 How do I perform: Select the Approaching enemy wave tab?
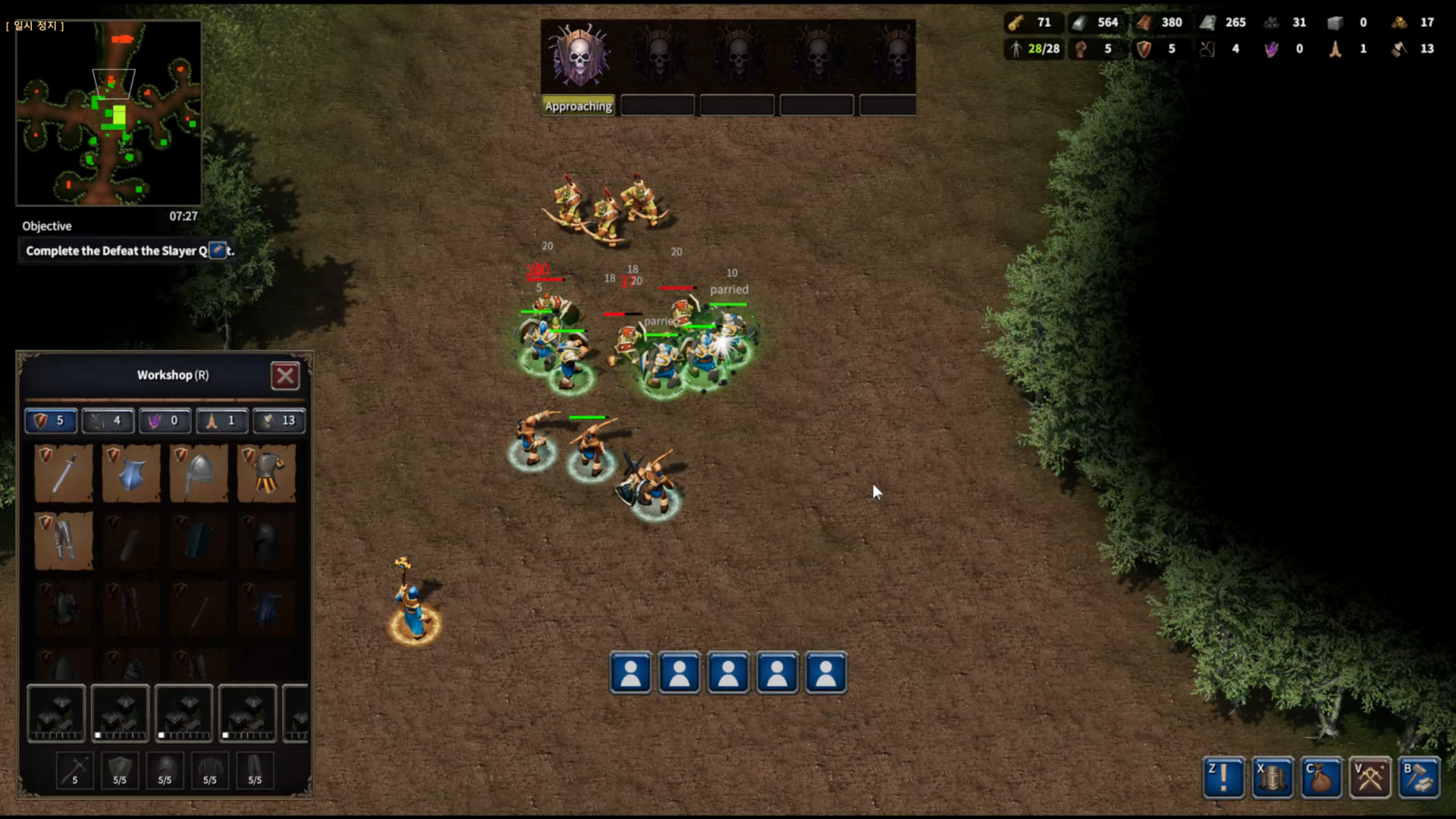[578, 105]
